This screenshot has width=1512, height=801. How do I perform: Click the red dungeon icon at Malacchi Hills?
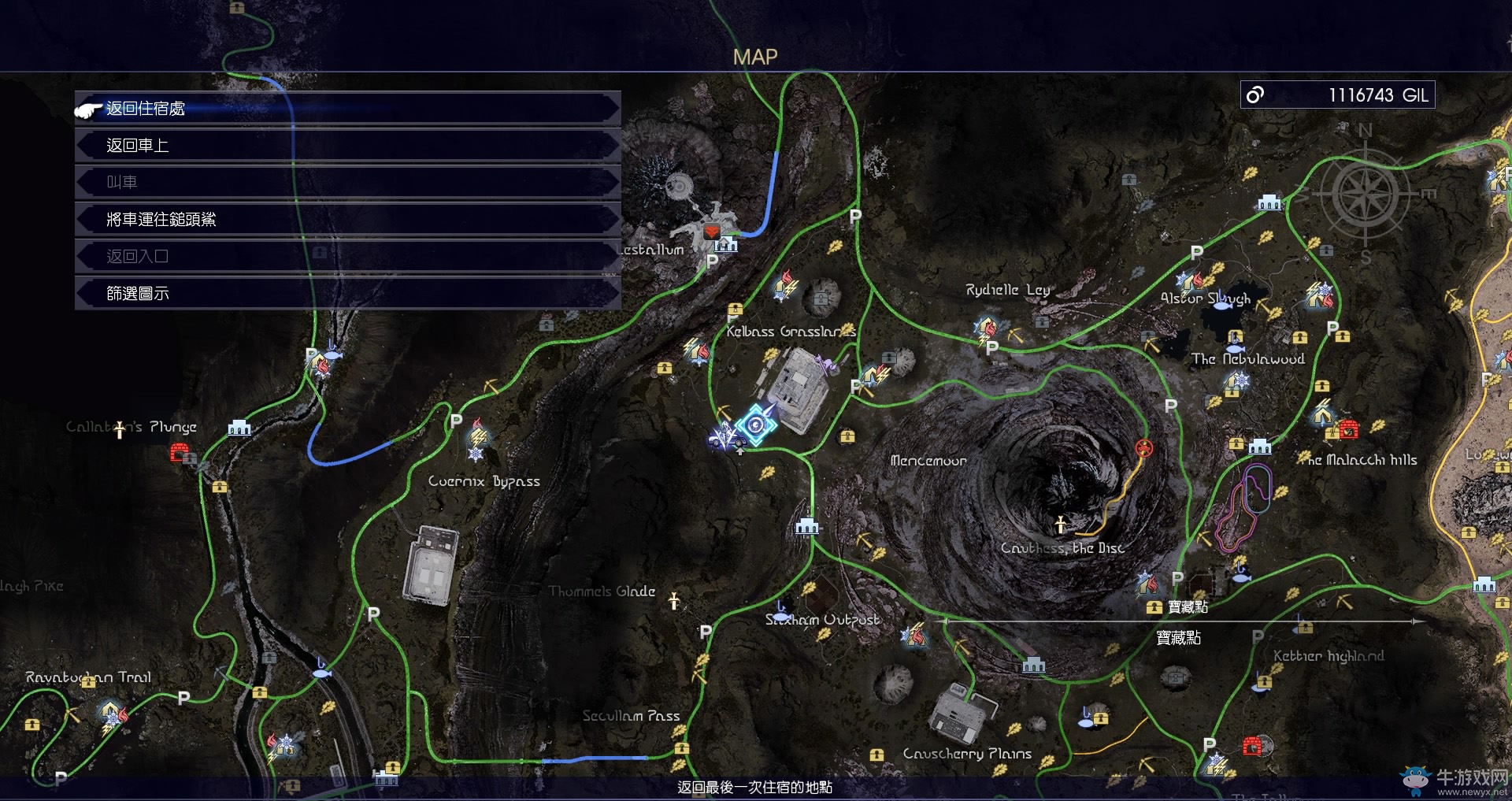click(1348, 430)
